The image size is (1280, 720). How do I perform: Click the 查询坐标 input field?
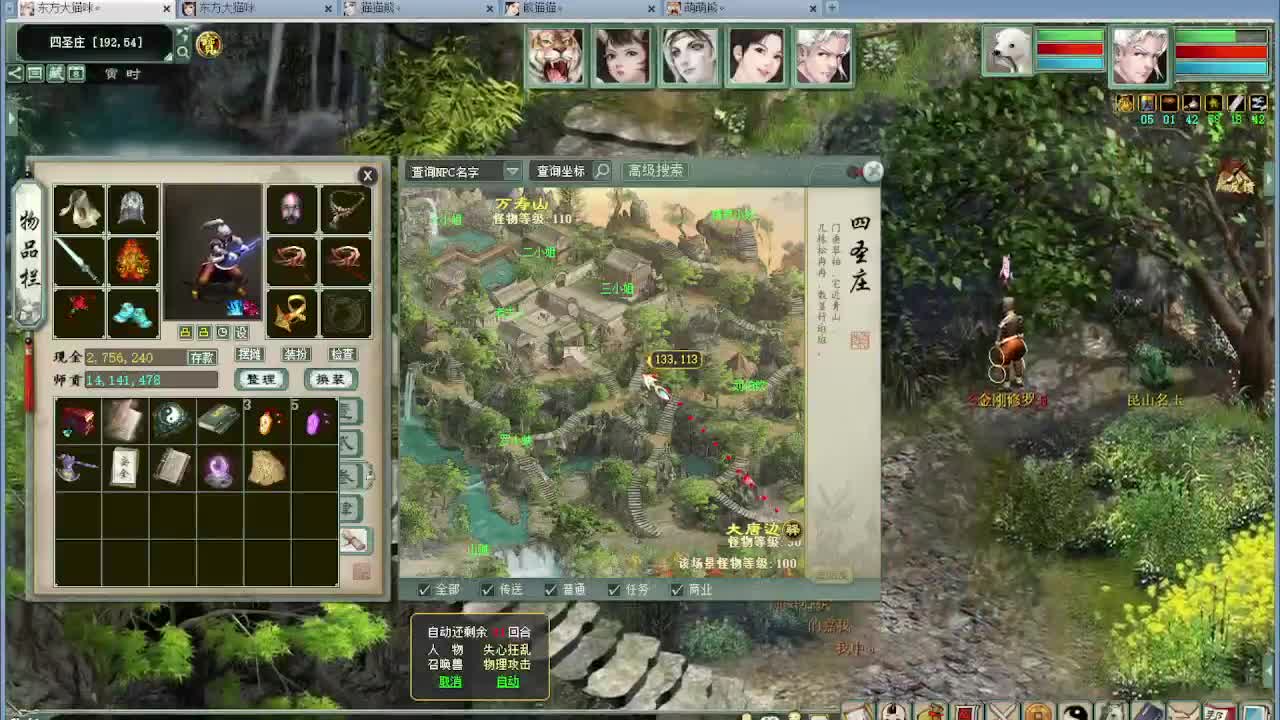tap(560, 171)
